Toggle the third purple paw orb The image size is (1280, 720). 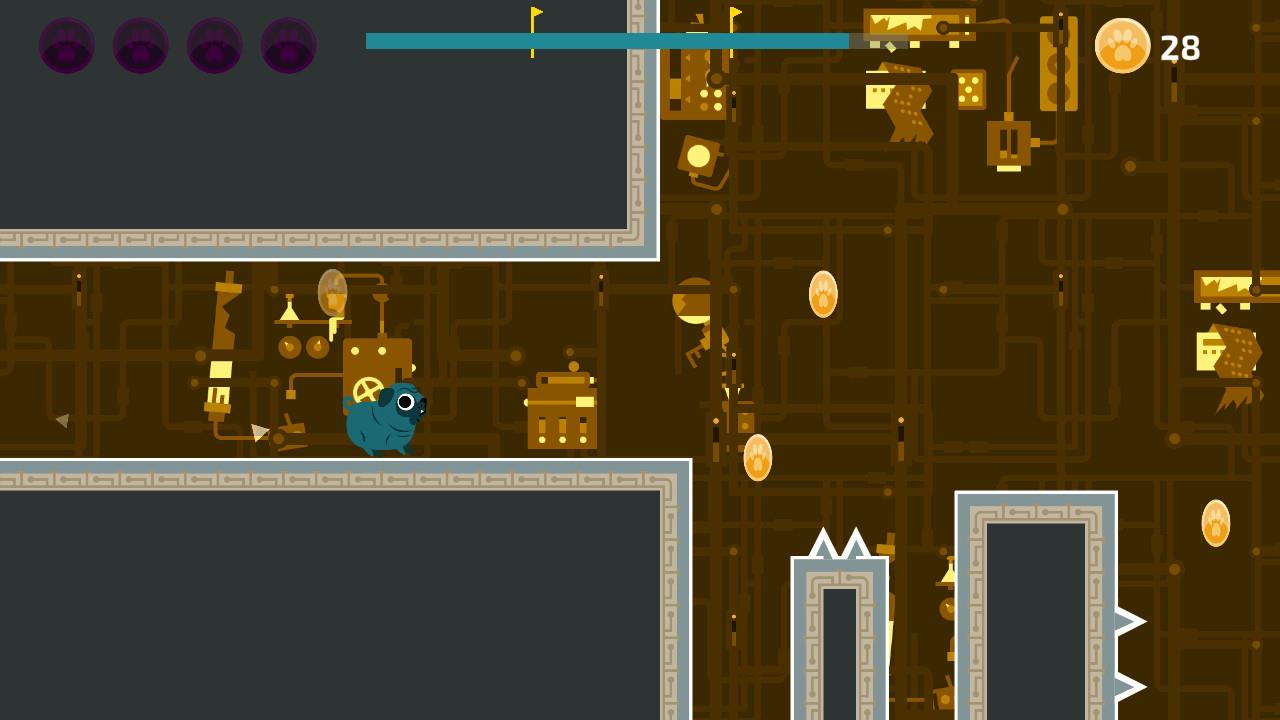[x=215, y=46]
